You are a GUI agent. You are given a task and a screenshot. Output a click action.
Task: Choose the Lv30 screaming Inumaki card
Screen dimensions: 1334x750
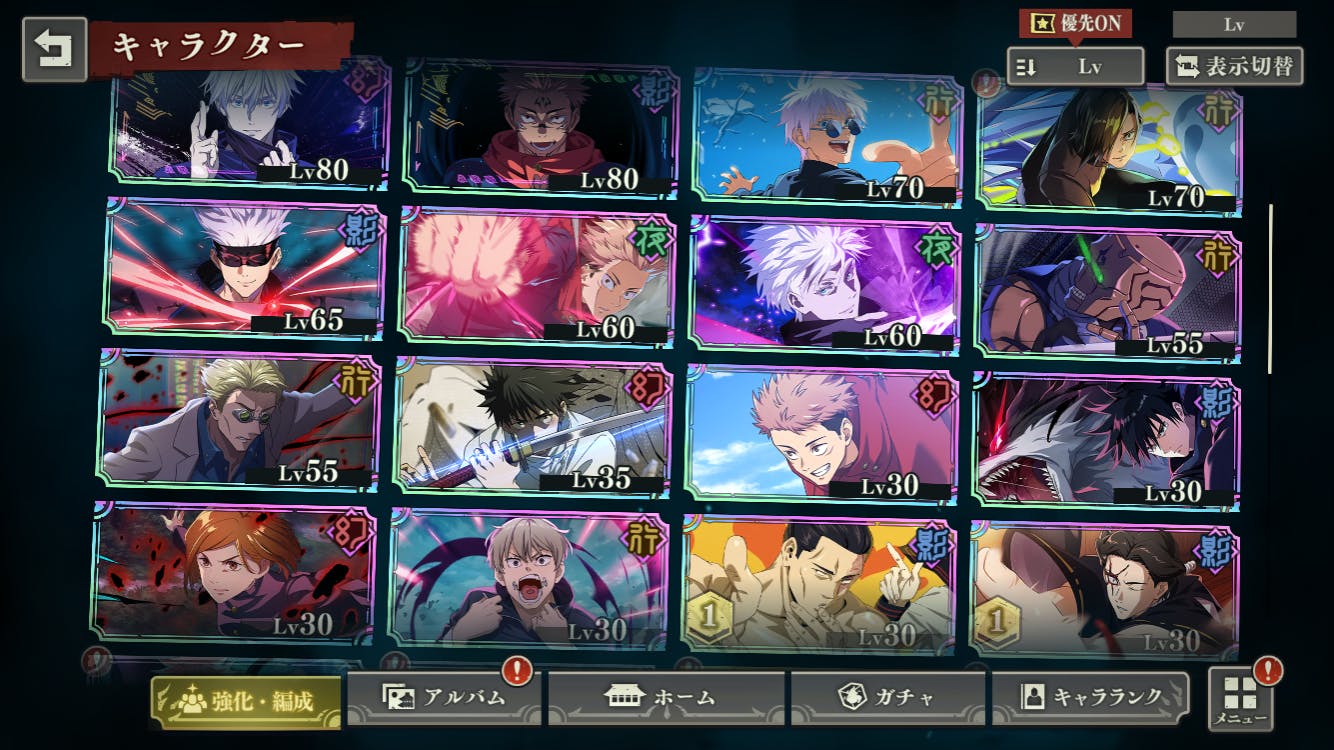pos(527,578)
